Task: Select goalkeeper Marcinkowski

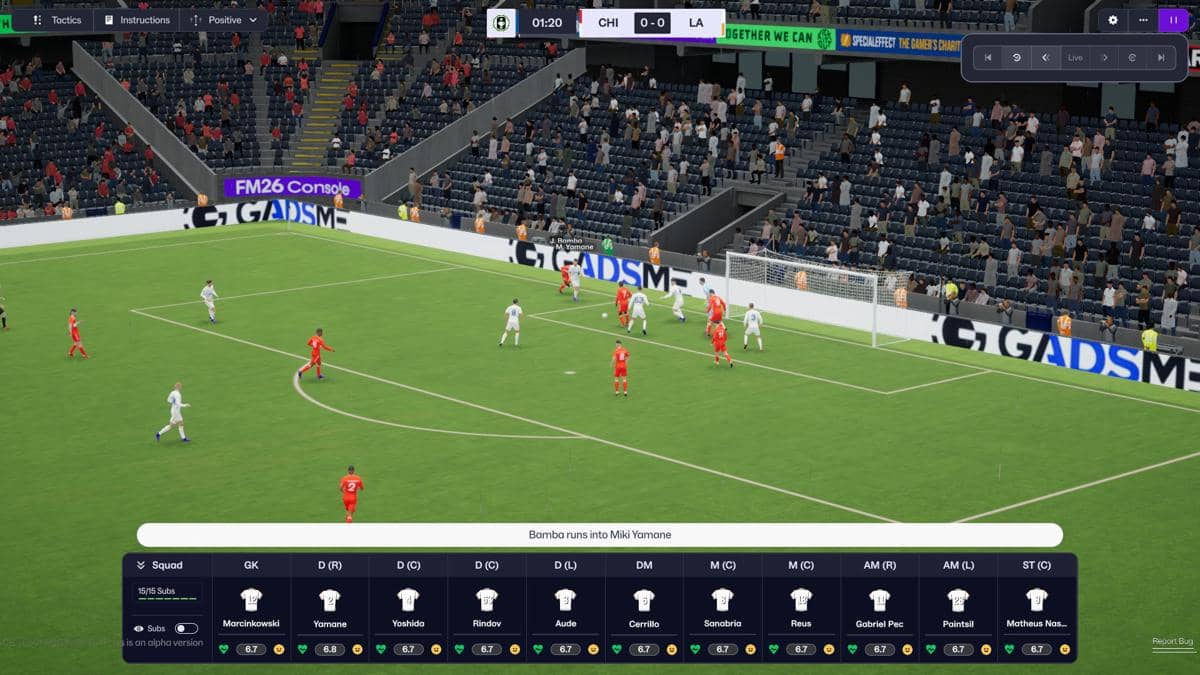Action: coord(251,610)
